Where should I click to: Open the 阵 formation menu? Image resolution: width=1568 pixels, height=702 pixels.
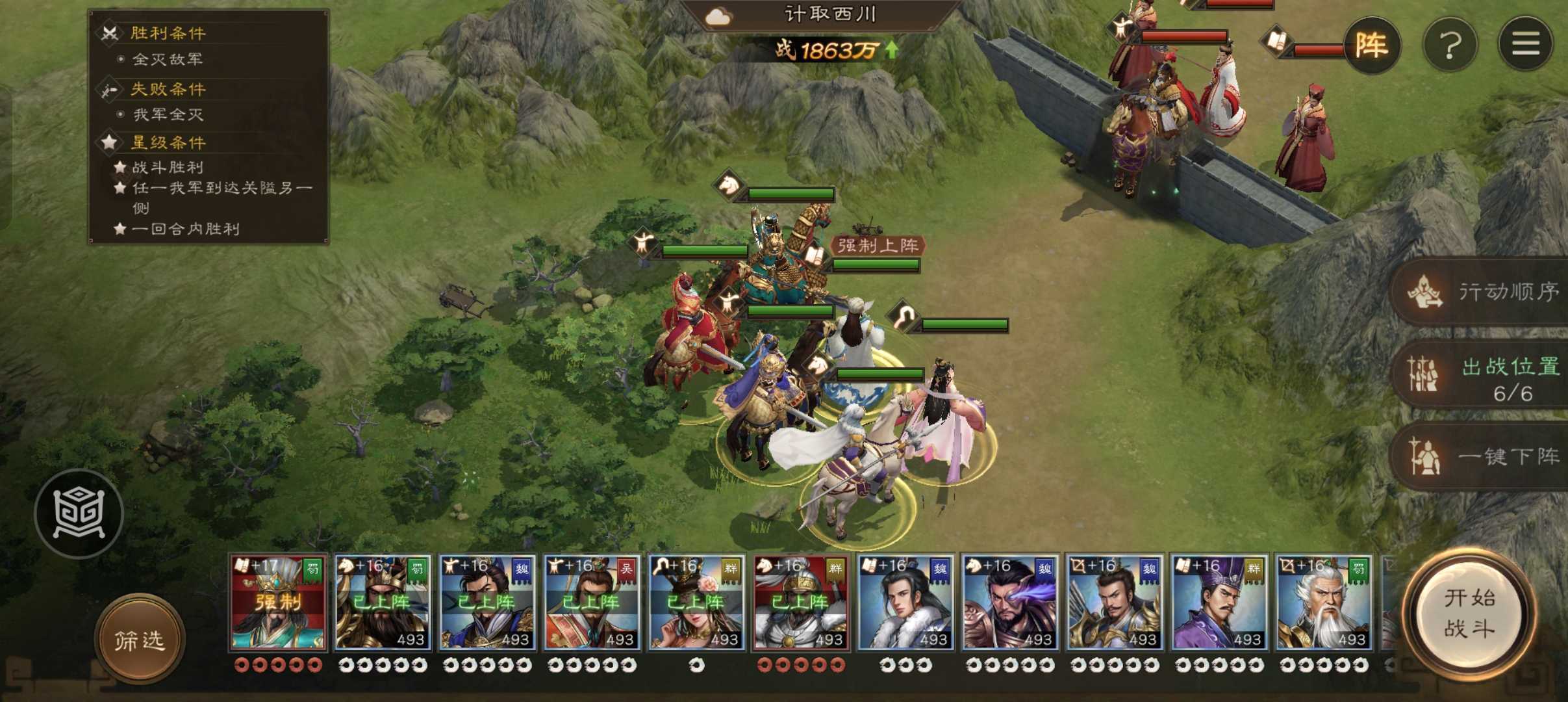[1371, 45]
